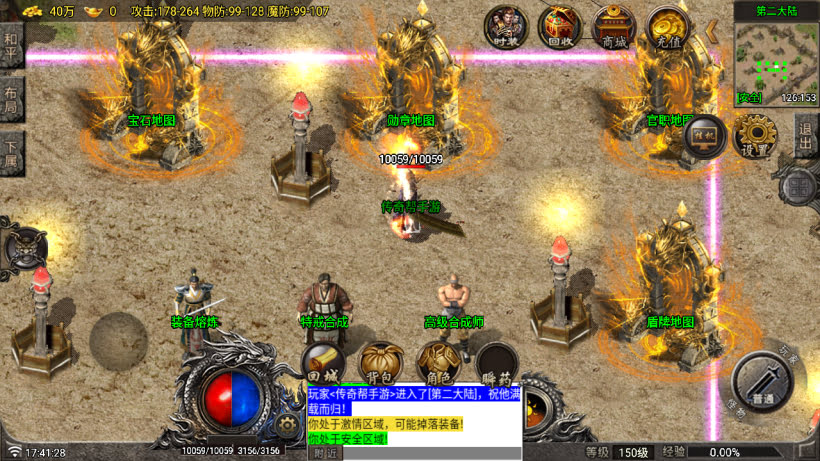Open the 角色 character sheet
Image resolution: width=820 pixels, height=461 pixels.
438,362
